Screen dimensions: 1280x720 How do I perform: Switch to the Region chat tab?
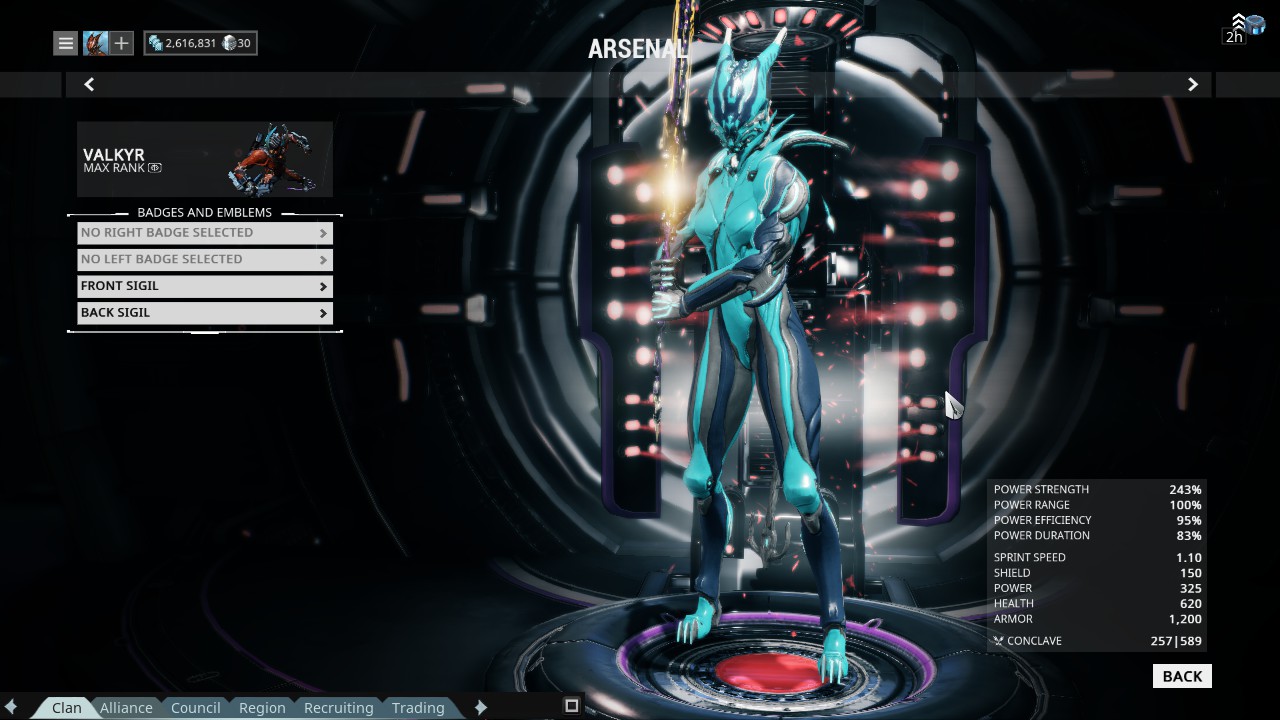pyautogui.click(x=262, y=707)
